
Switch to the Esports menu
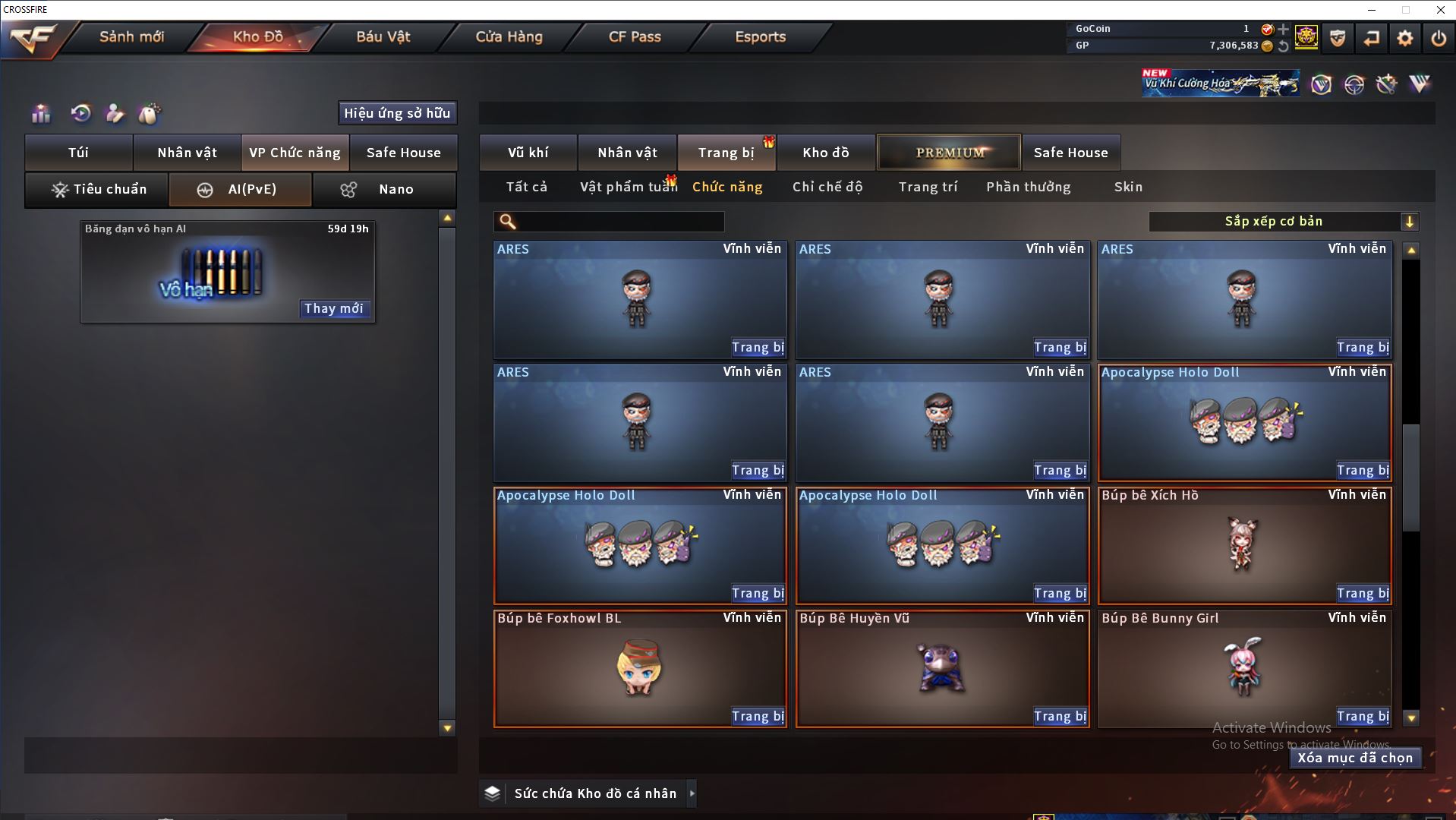point(760,36)
